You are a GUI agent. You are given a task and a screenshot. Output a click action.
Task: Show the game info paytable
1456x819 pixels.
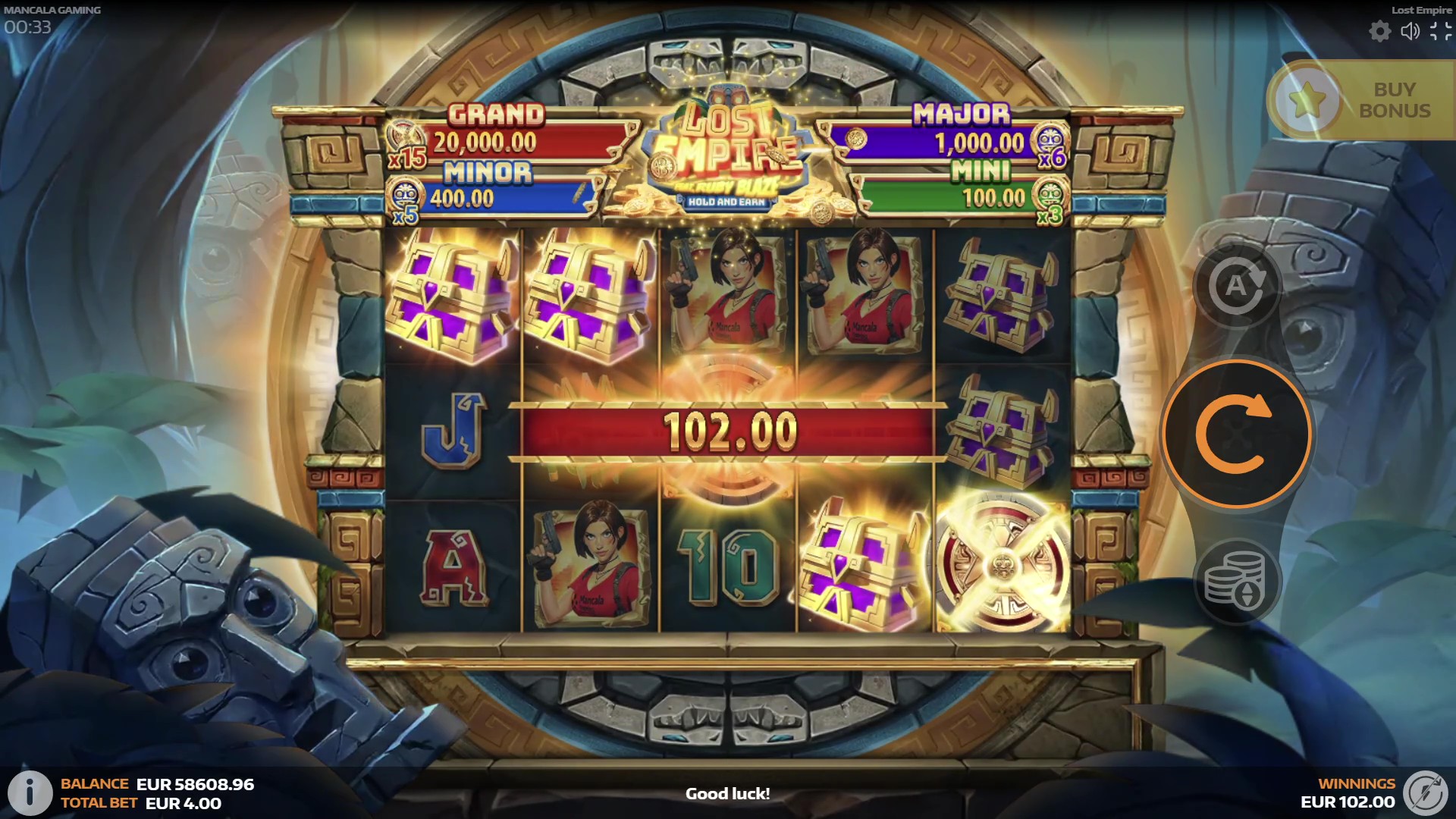tap(29, 793)
